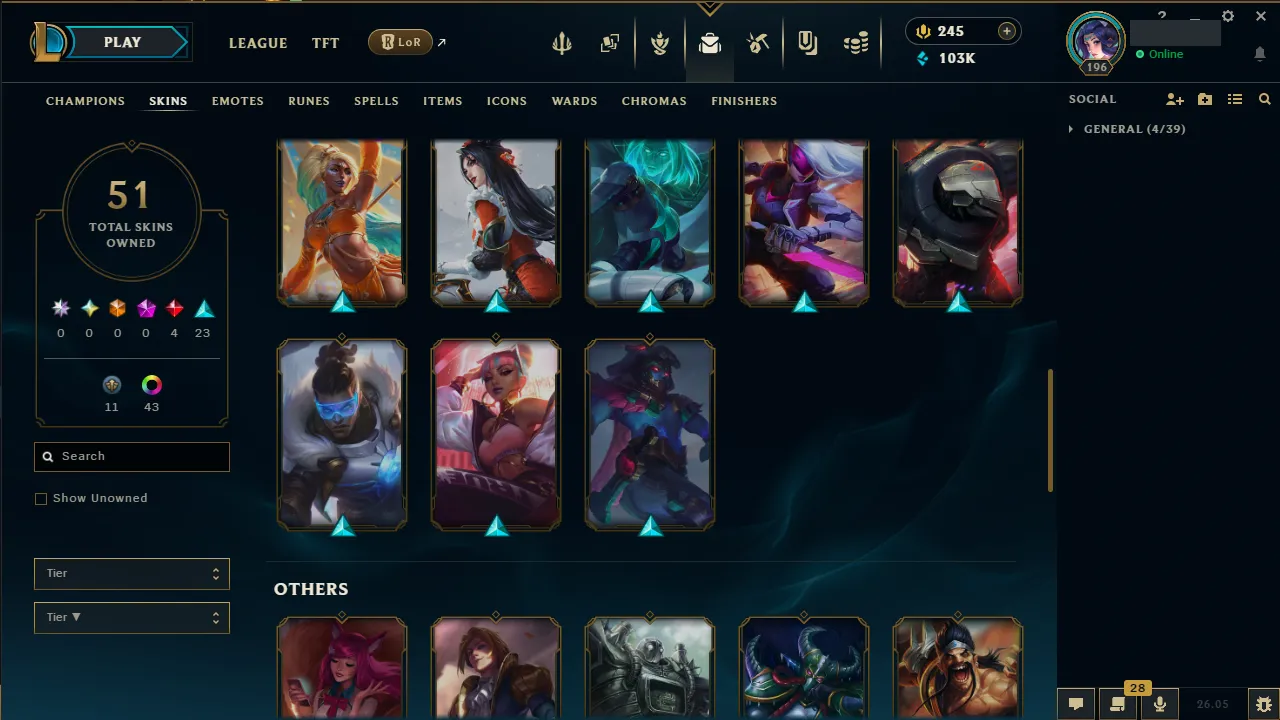This screenshot has width=1280, height=720.
Task: Select the TFT menu item
Action: coord(325,43)
